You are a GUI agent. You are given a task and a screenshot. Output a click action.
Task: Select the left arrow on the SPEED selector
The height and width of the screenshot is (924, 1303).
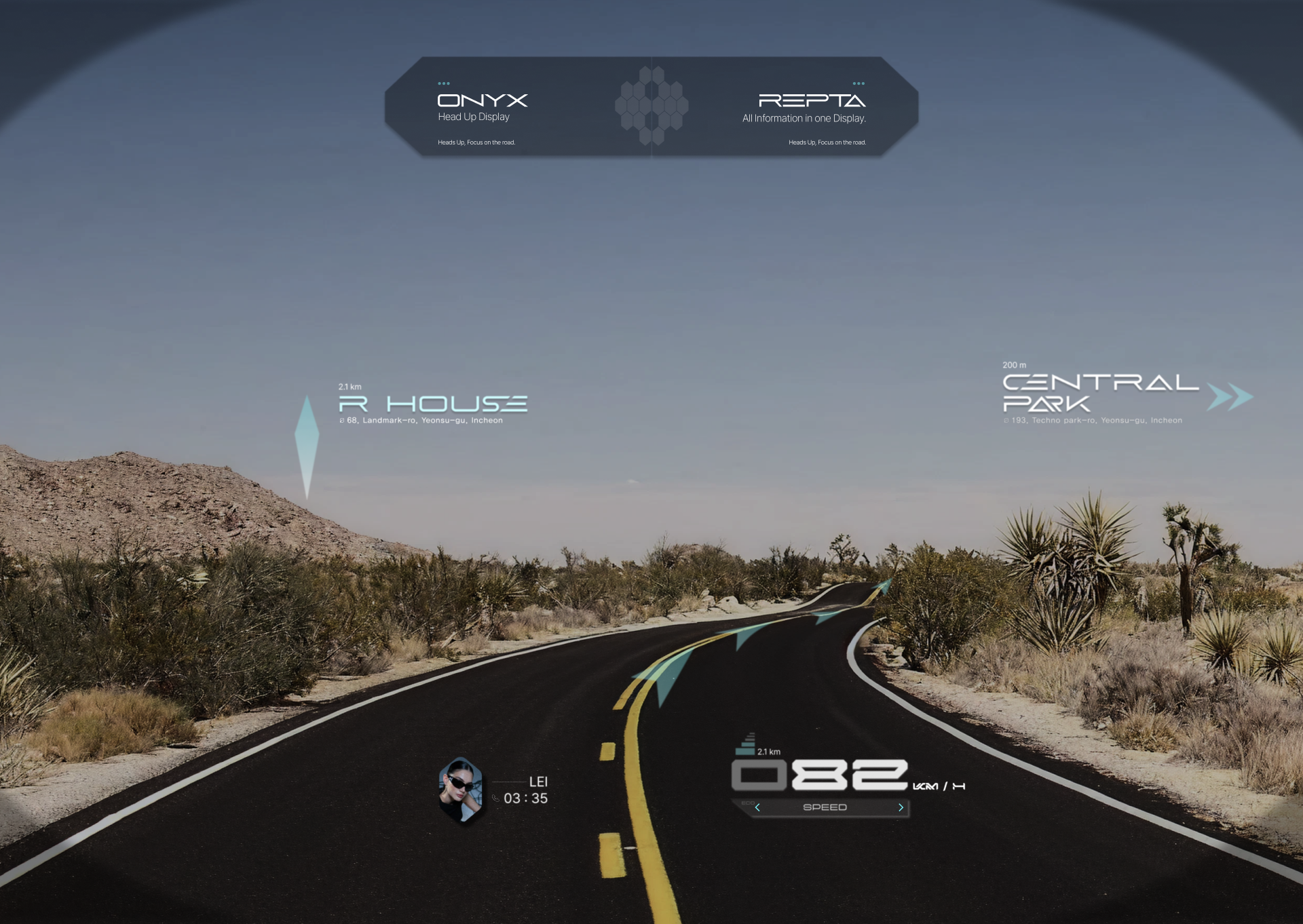point(757,807)
